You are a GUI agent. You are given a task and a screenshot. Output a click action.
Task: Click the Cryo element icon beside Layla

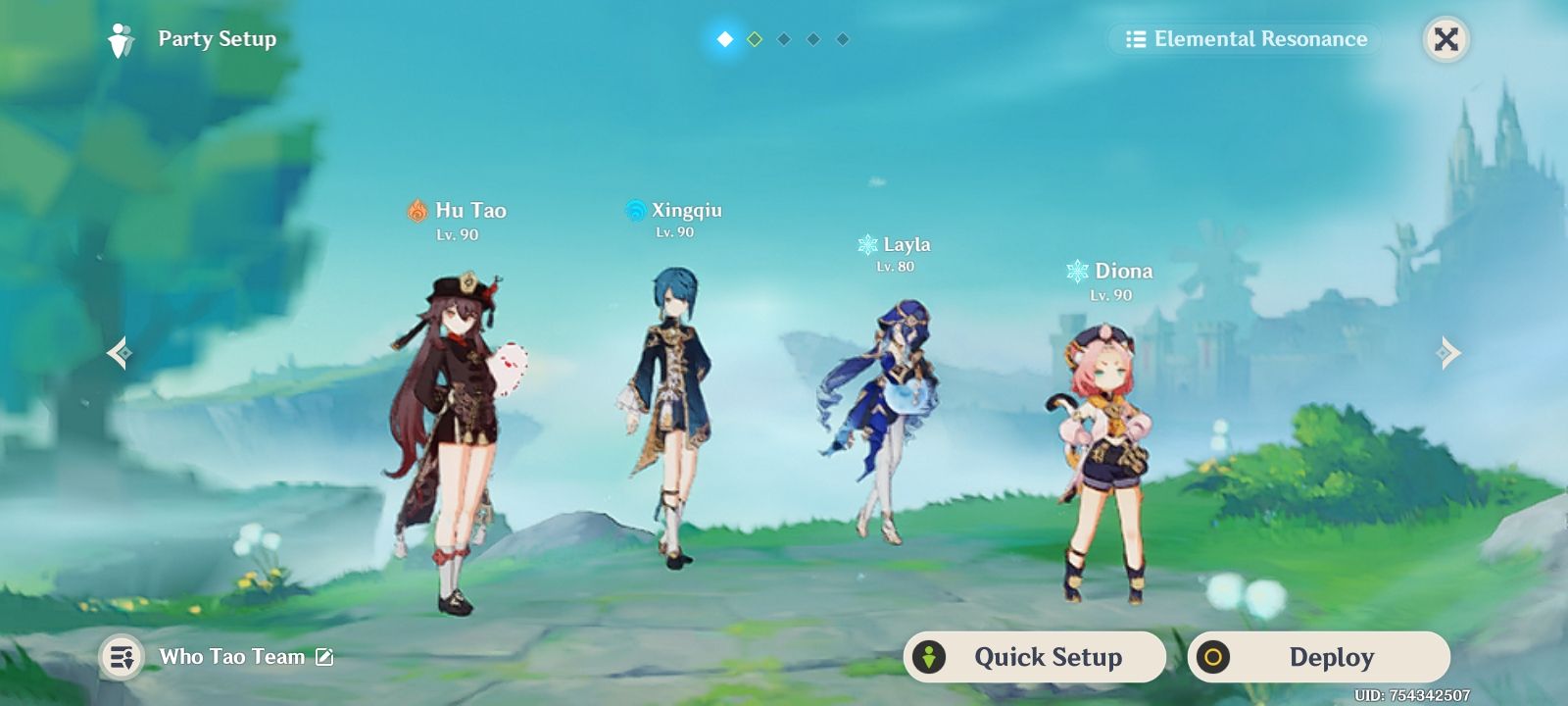click(x=866, y=244)
